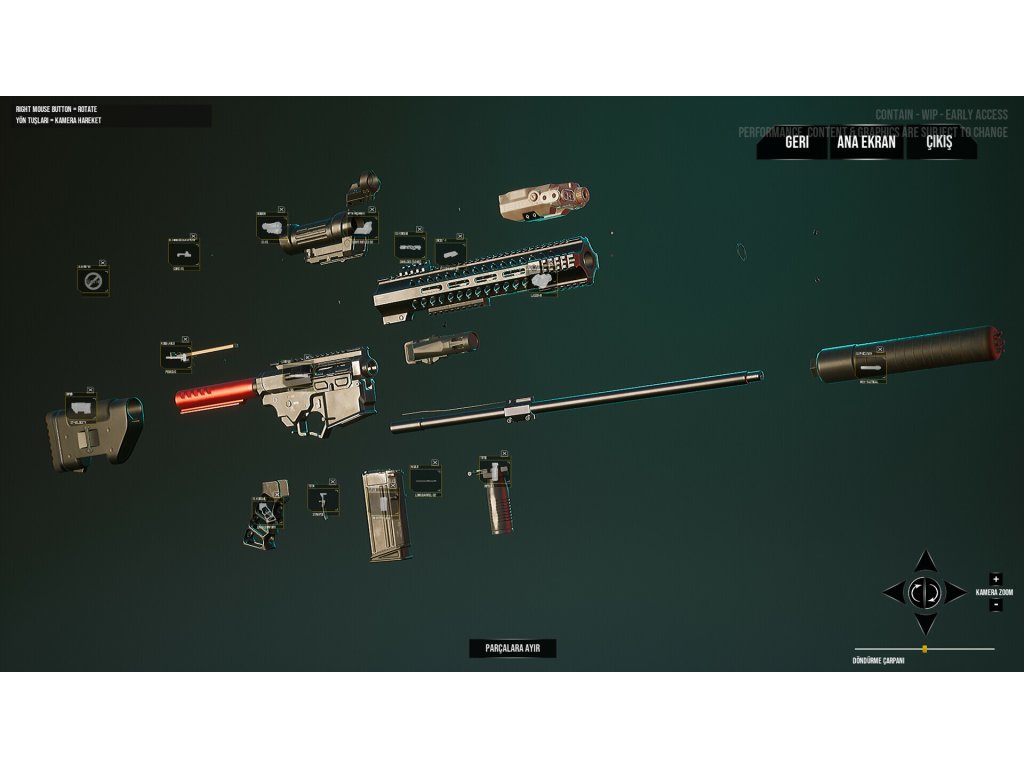
Task: Zoom the camera in with plus button
Action: [995, 578]
